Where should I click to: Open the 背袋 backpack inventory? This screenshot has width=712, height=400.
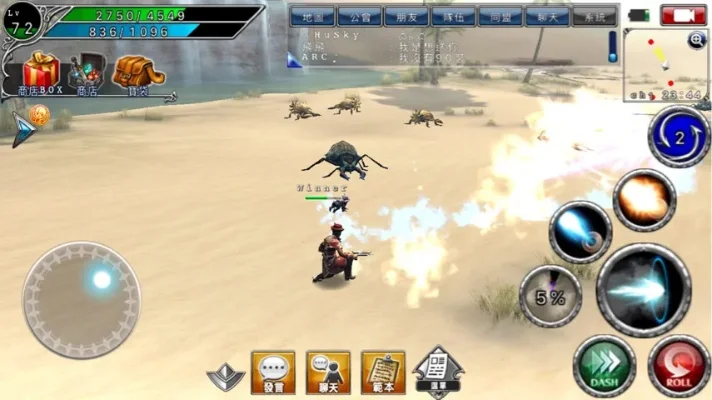coord(132,72)
